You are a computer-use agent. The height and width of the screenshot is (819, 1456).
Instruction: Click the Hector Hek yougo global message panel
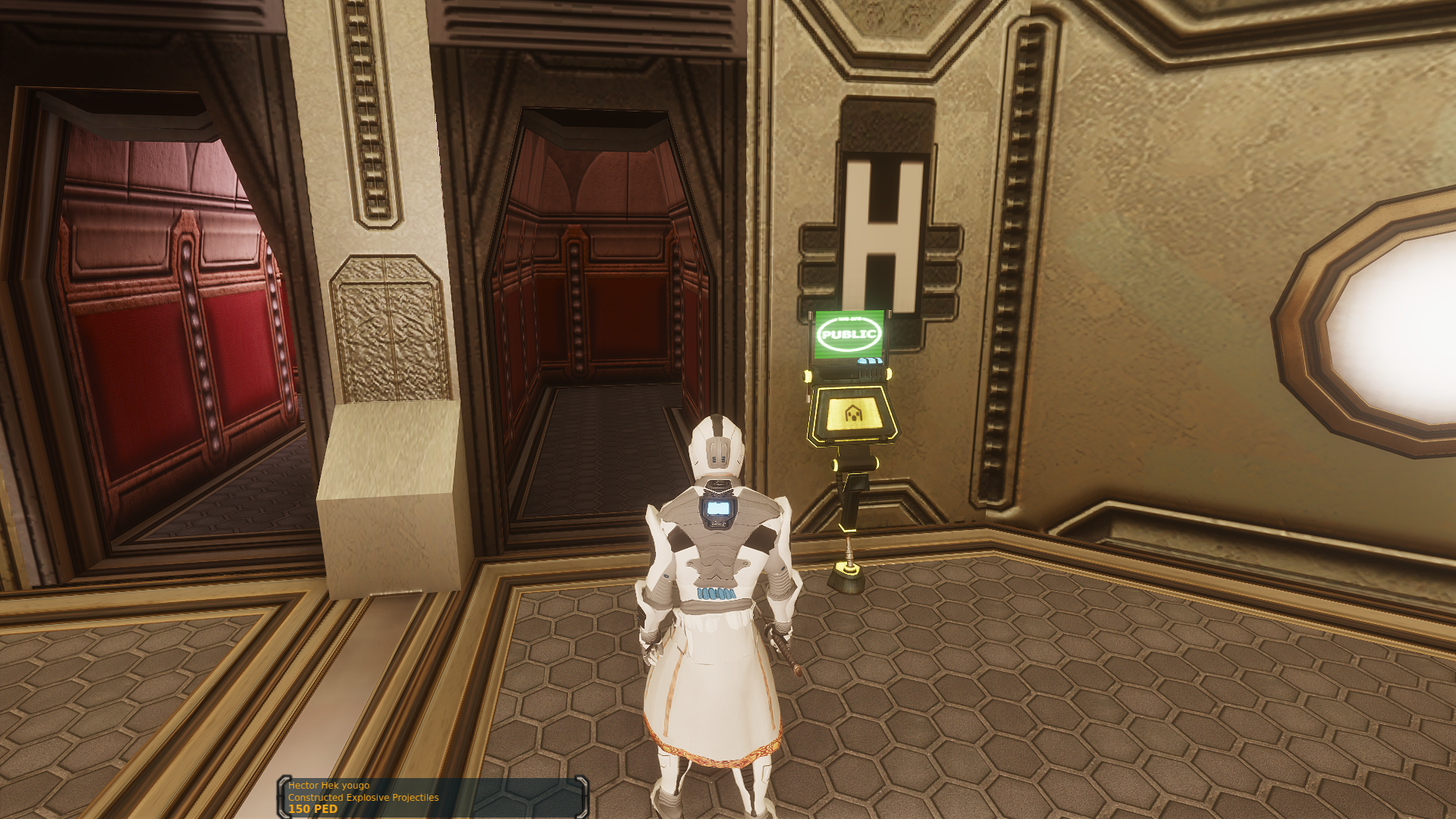pyautogui.click(x=433, y=797)
